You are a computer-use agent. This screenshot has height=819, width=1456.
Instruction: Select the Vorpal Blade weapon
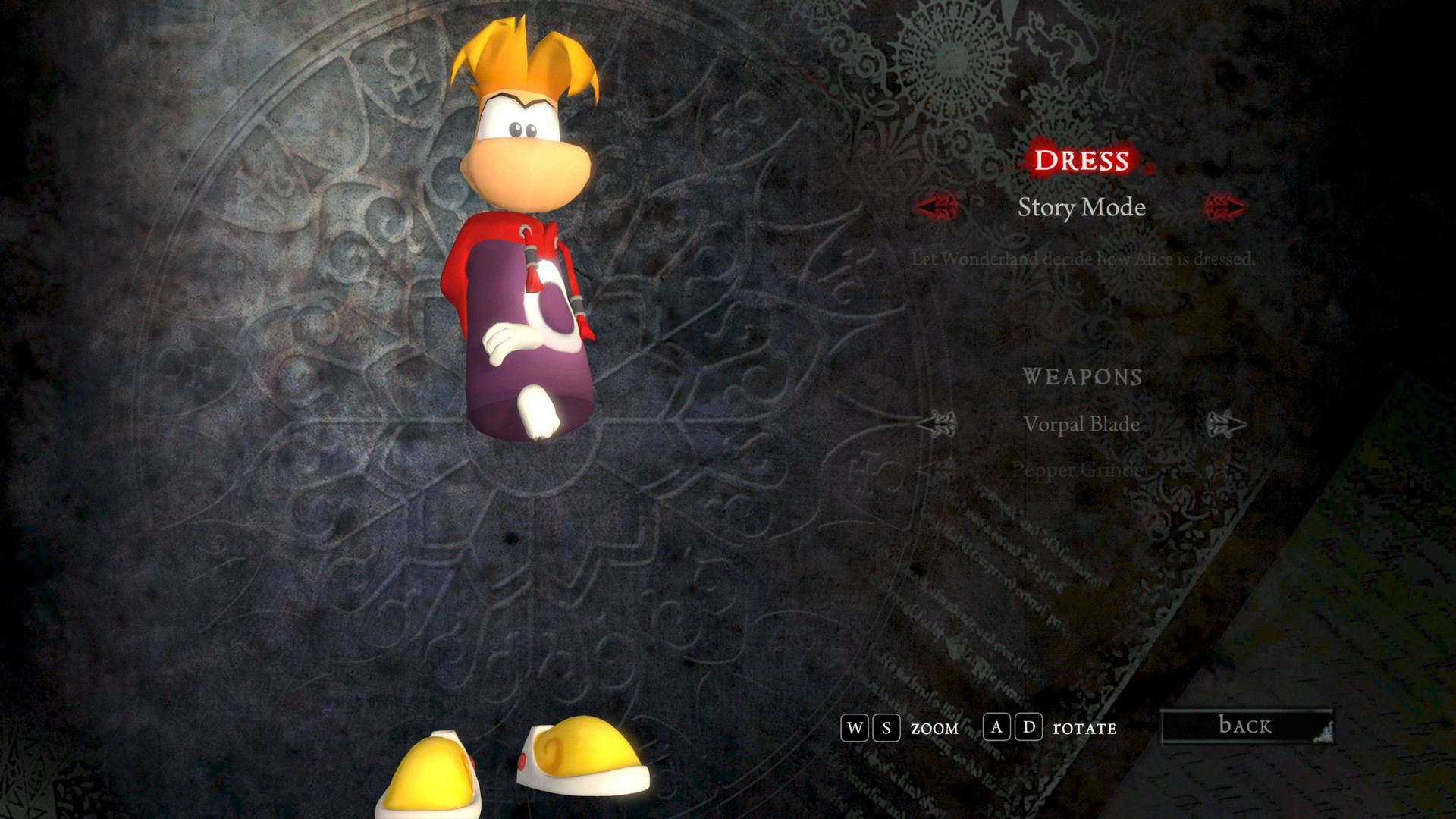(1083, 425)
